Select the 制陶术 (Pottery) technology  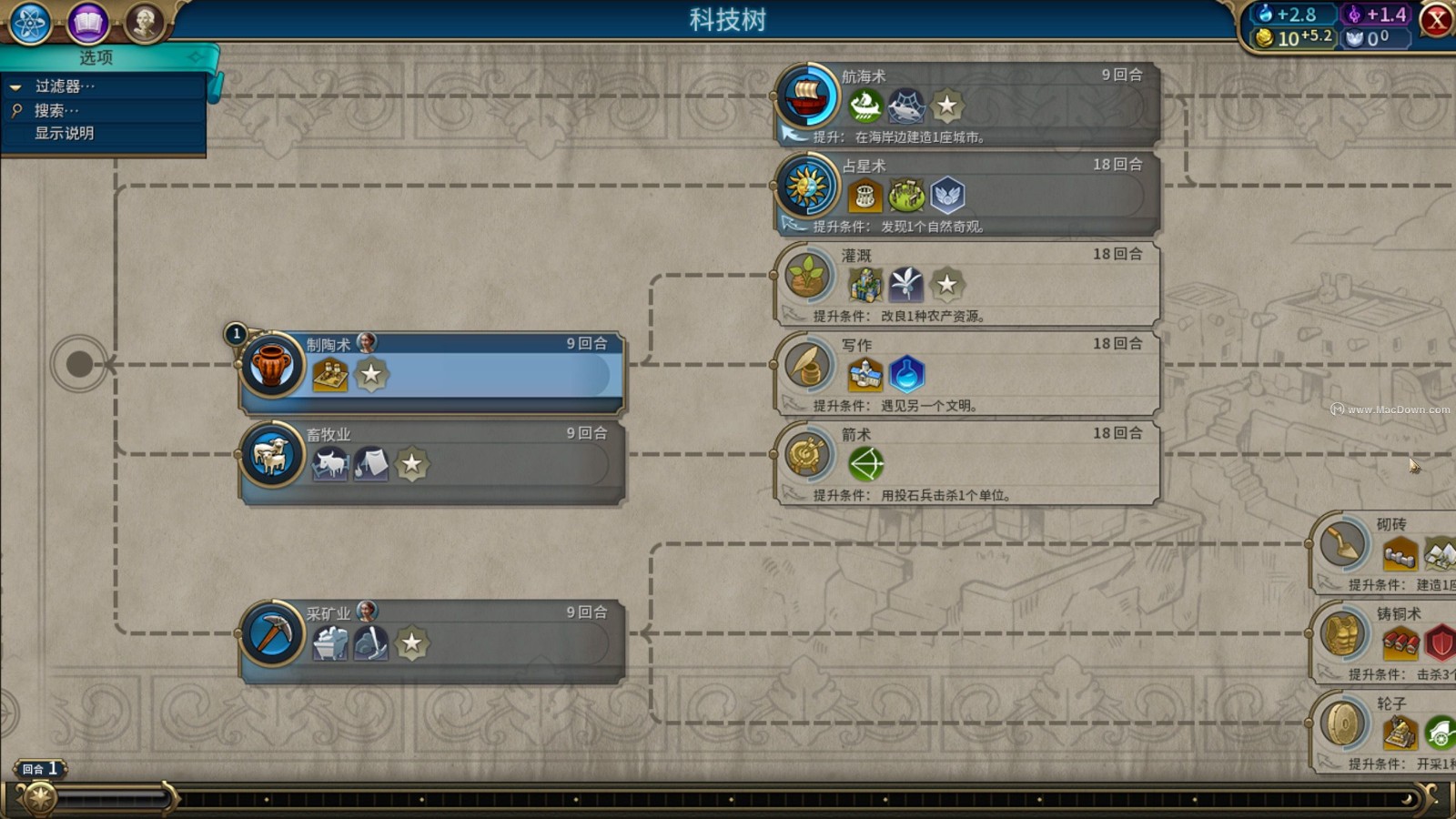[432, 371]
